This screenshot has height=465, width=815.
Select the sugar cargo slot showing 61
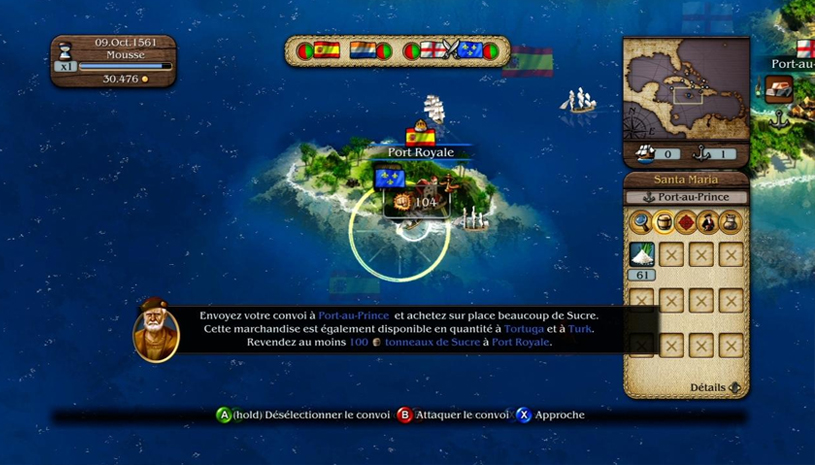[x=642, y=255]
